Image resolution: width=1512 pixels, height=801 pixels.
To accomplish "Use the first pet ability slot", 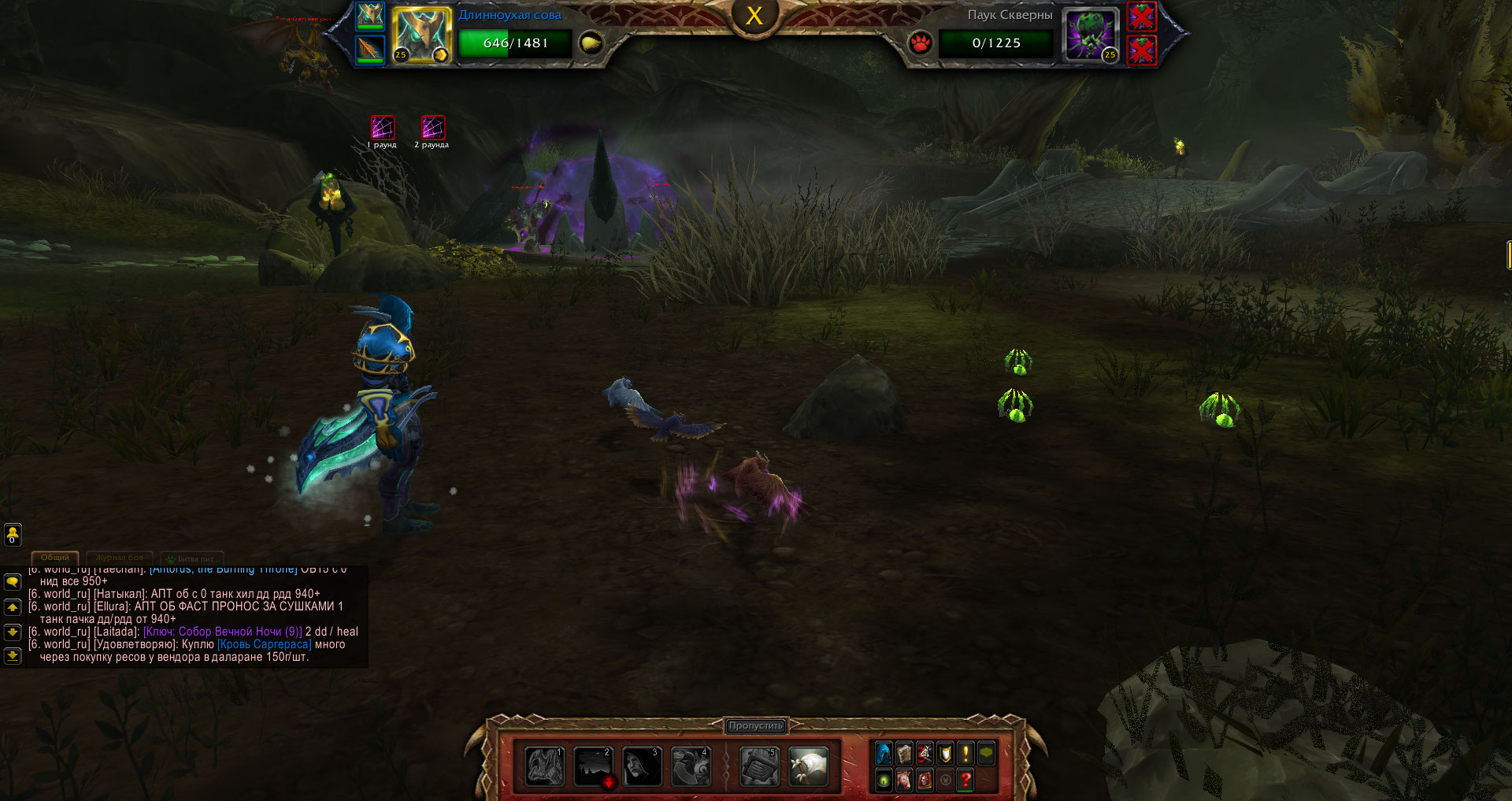I will 544,766.
